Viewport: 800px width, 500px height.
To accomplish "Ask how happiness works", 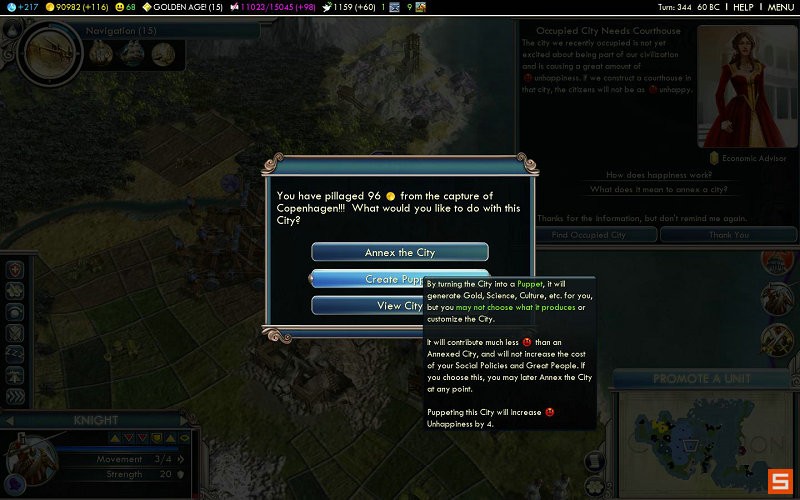I will coord(659,175).
